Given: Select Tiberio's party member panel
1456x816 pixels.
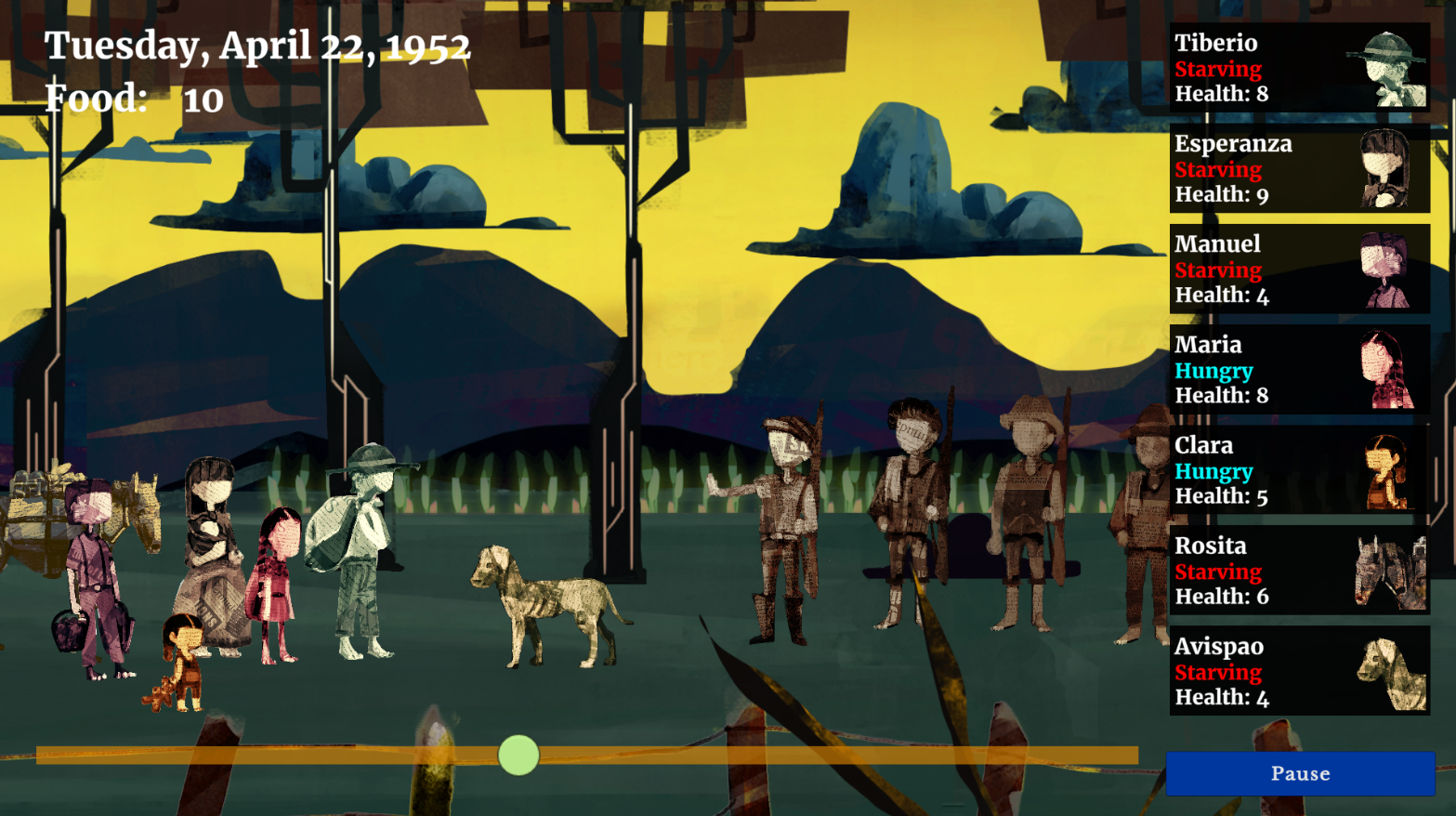Looking at the screenshot, I should (1299, 68).
